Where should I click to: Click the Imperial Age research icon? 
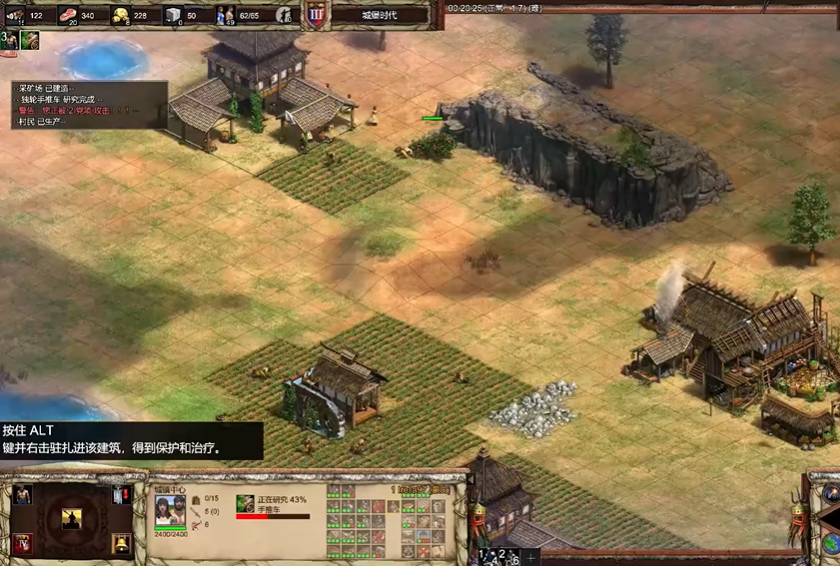(22, 544)
